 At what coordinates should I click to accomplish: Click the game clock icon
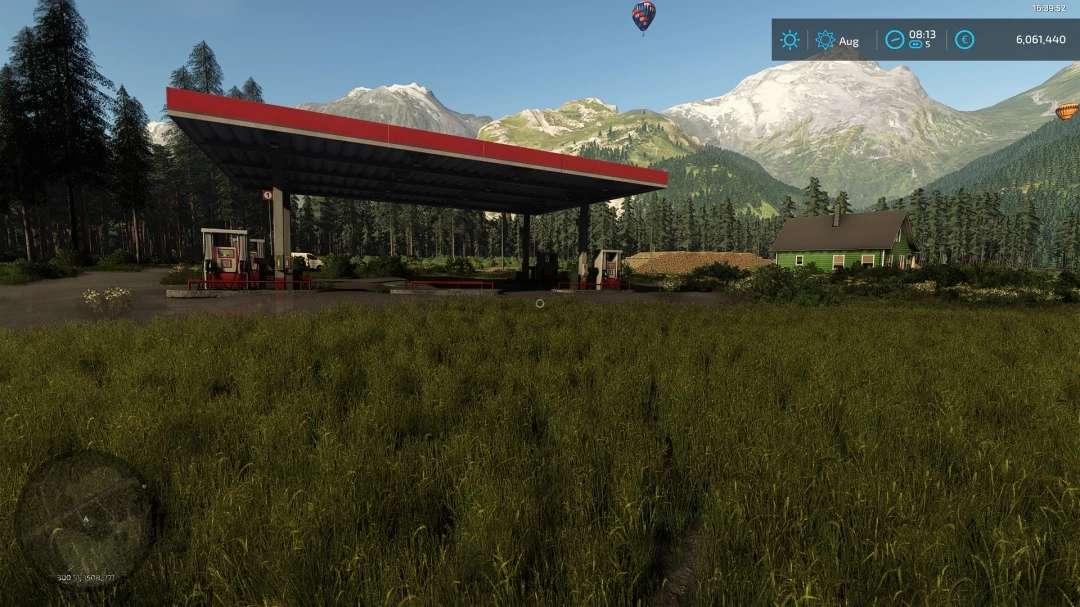point(894,40)
